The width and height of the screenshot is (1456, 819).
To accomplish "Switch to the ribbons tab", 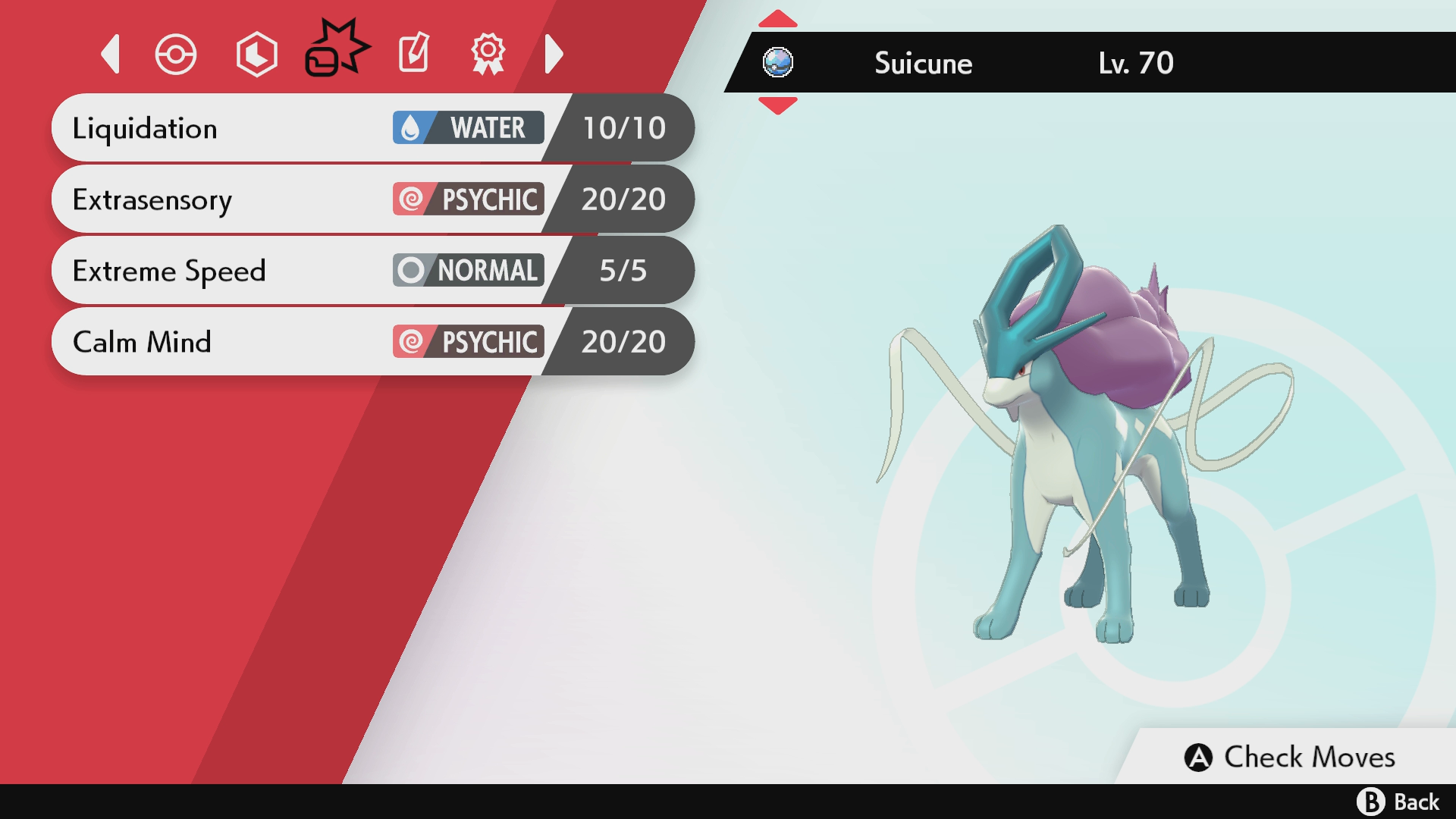I will pyautogui.click(x=488, y=53).
